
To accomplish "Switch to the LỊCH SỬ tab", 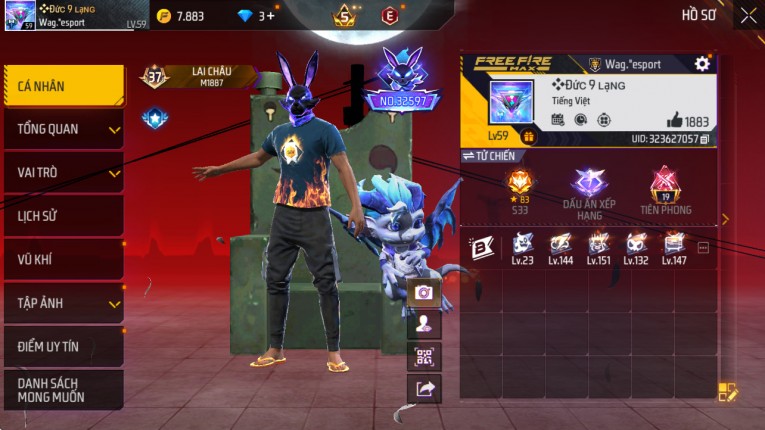I will 64,216.
